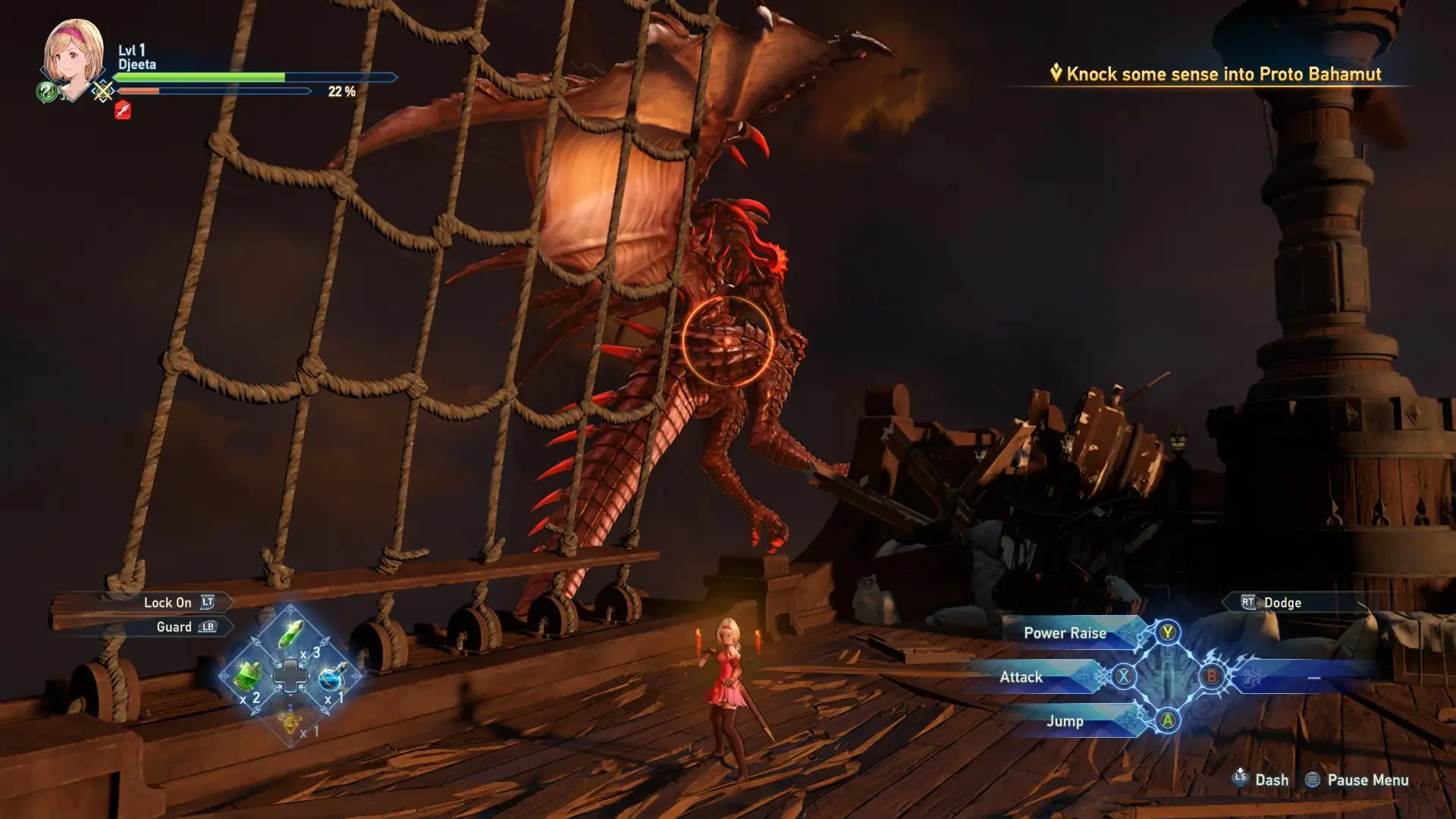Image resolution: width=1456 pixels, height=819 pixels.
Task: Activate the Power Raise skill
Action: click(x=1064, y=633)
